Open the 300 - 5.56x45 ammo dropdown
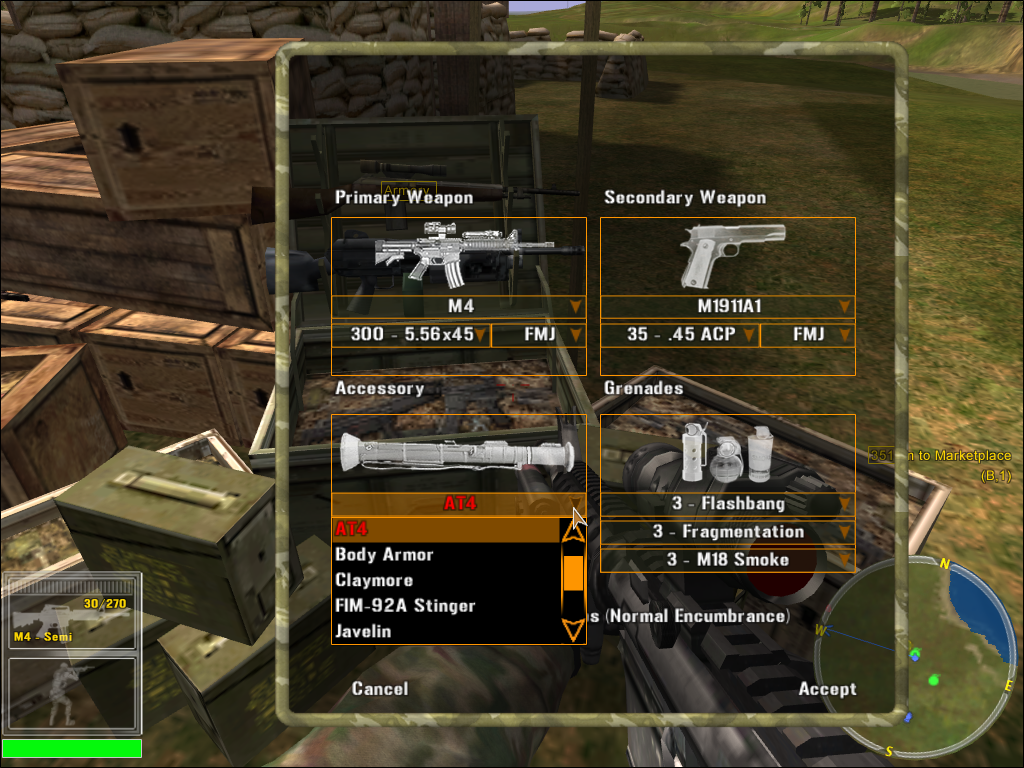 click(411, 334)
